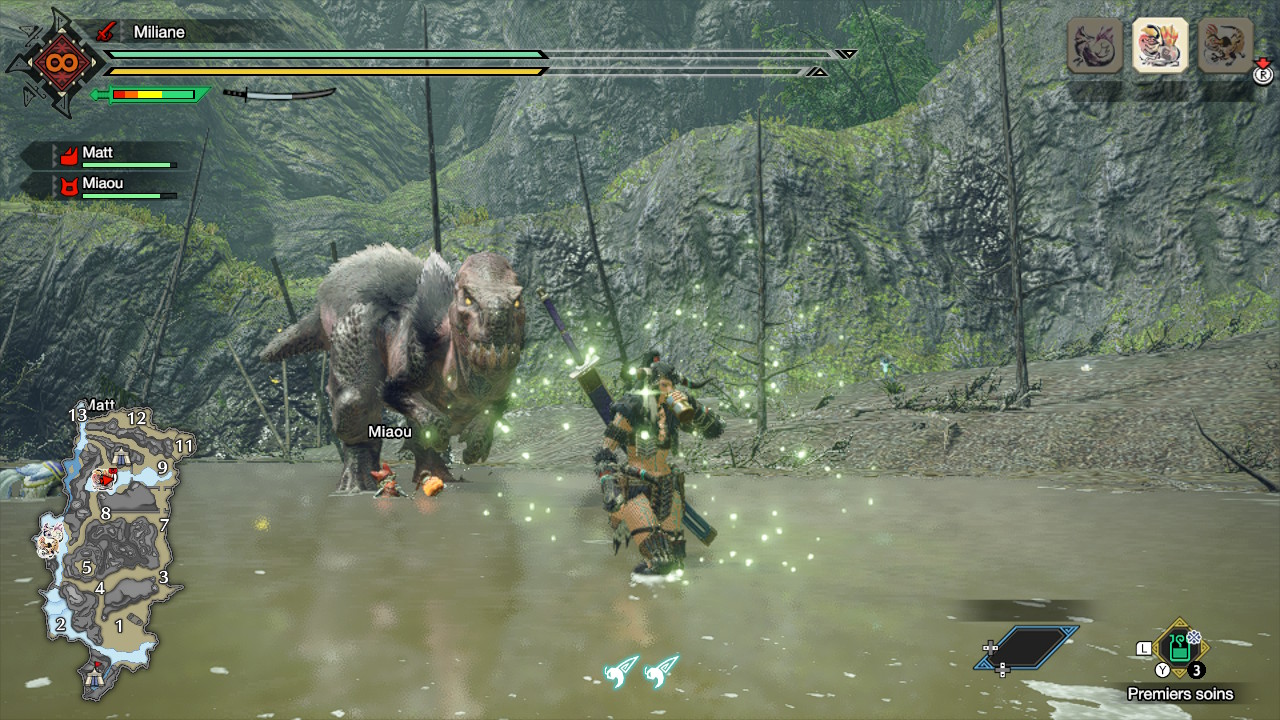Open the area minimap

[x=105, y=545]
